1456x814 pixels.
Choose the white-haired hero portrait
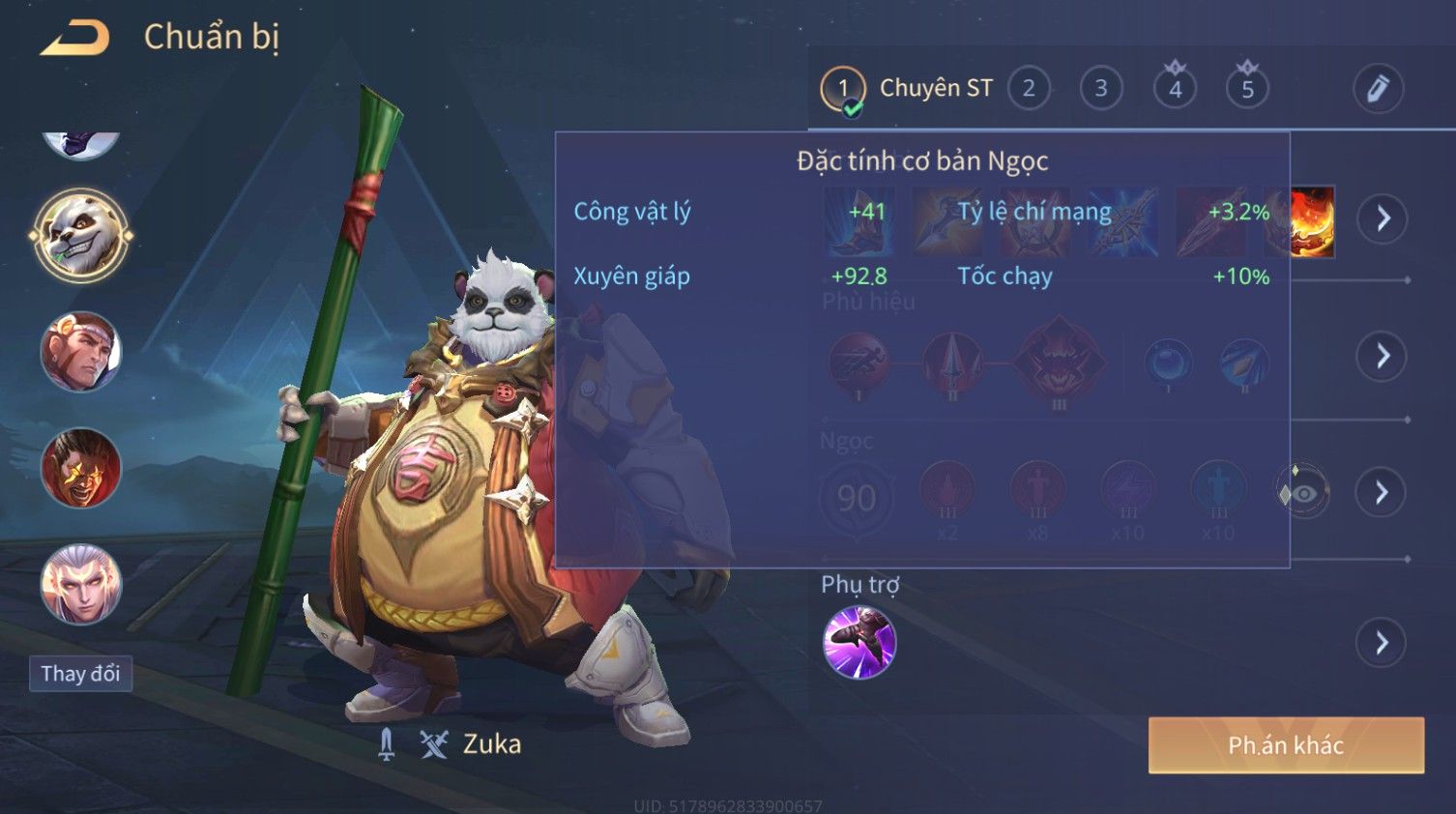coord(81,585)
